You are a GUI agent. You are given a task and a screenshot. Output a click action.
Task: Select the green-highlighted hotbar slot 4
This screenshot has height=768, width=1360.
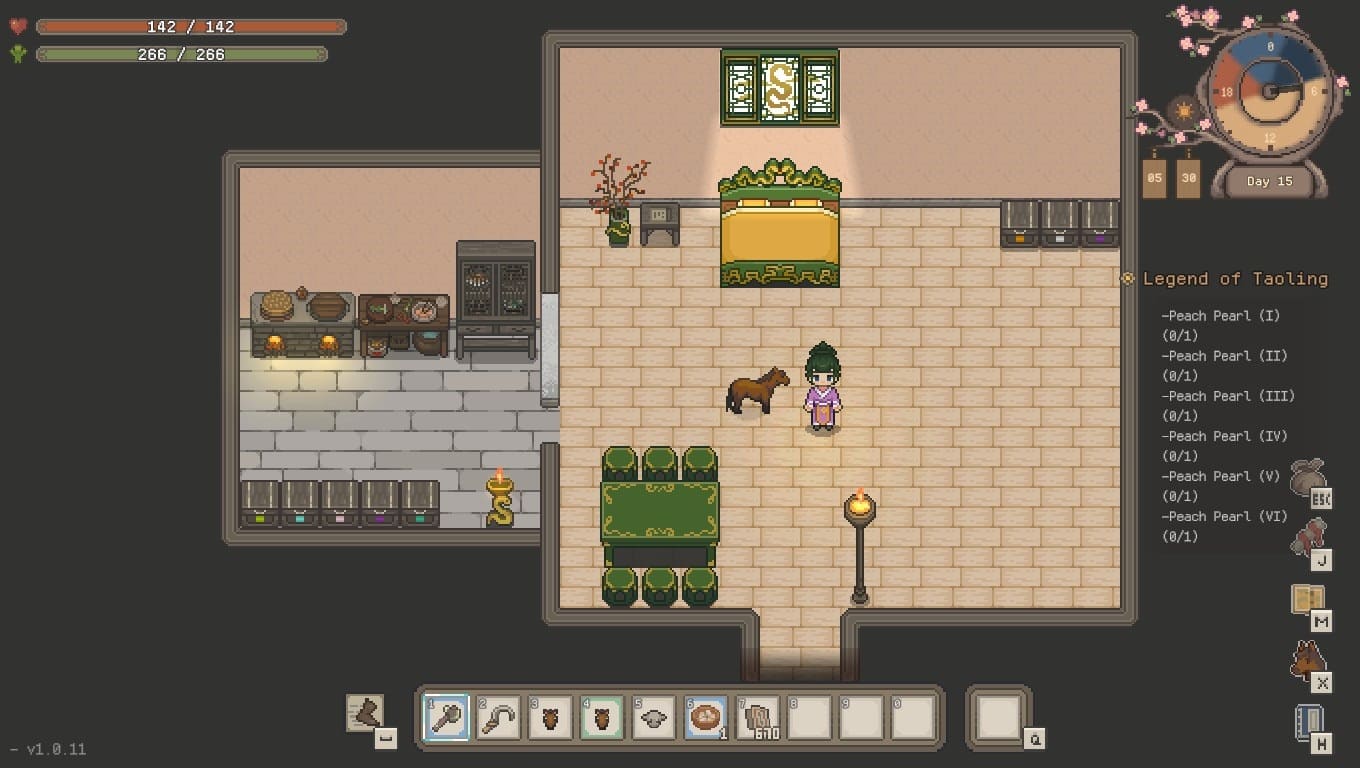(x=602, y=717)
